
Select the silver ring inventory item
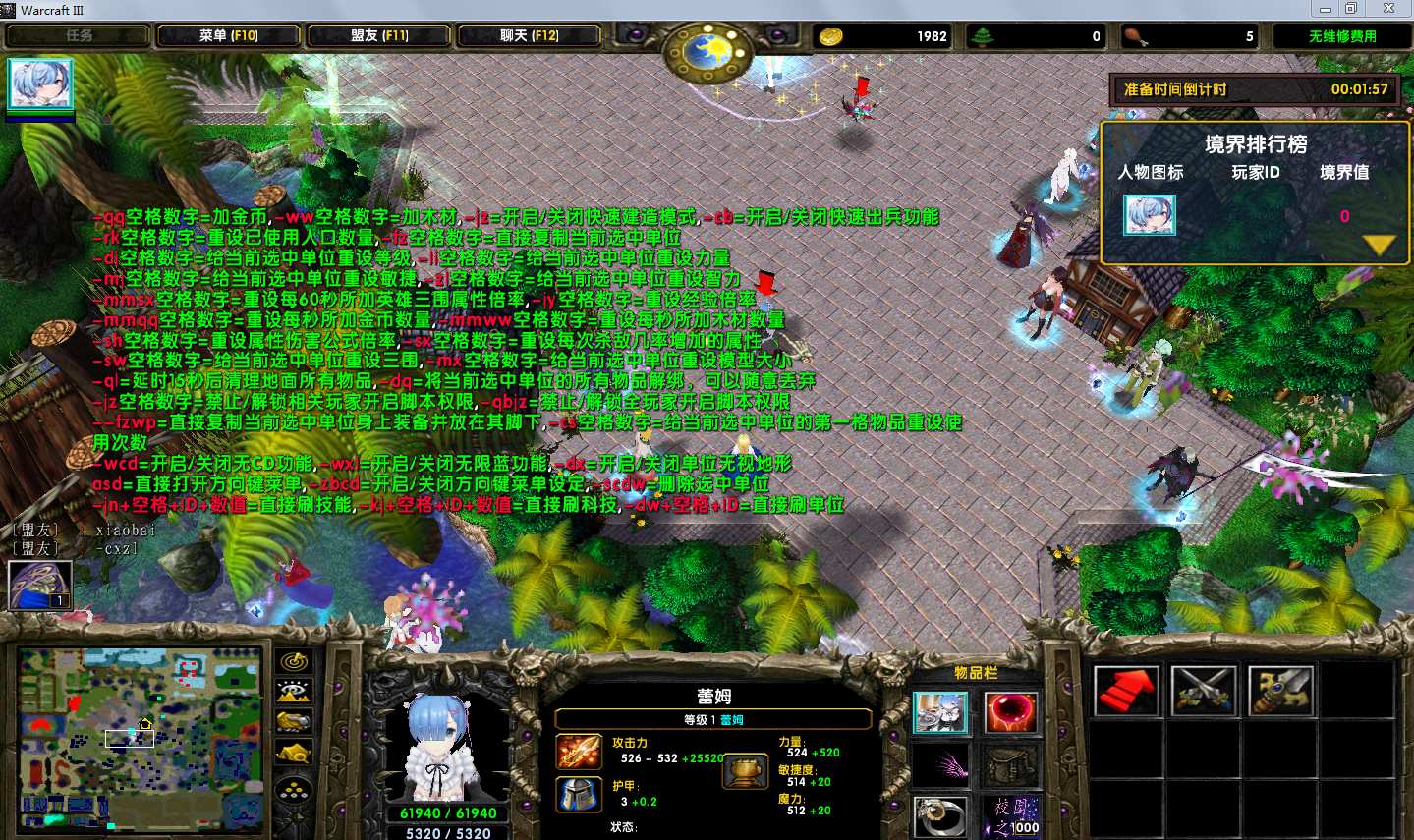[x=940, y=816]
